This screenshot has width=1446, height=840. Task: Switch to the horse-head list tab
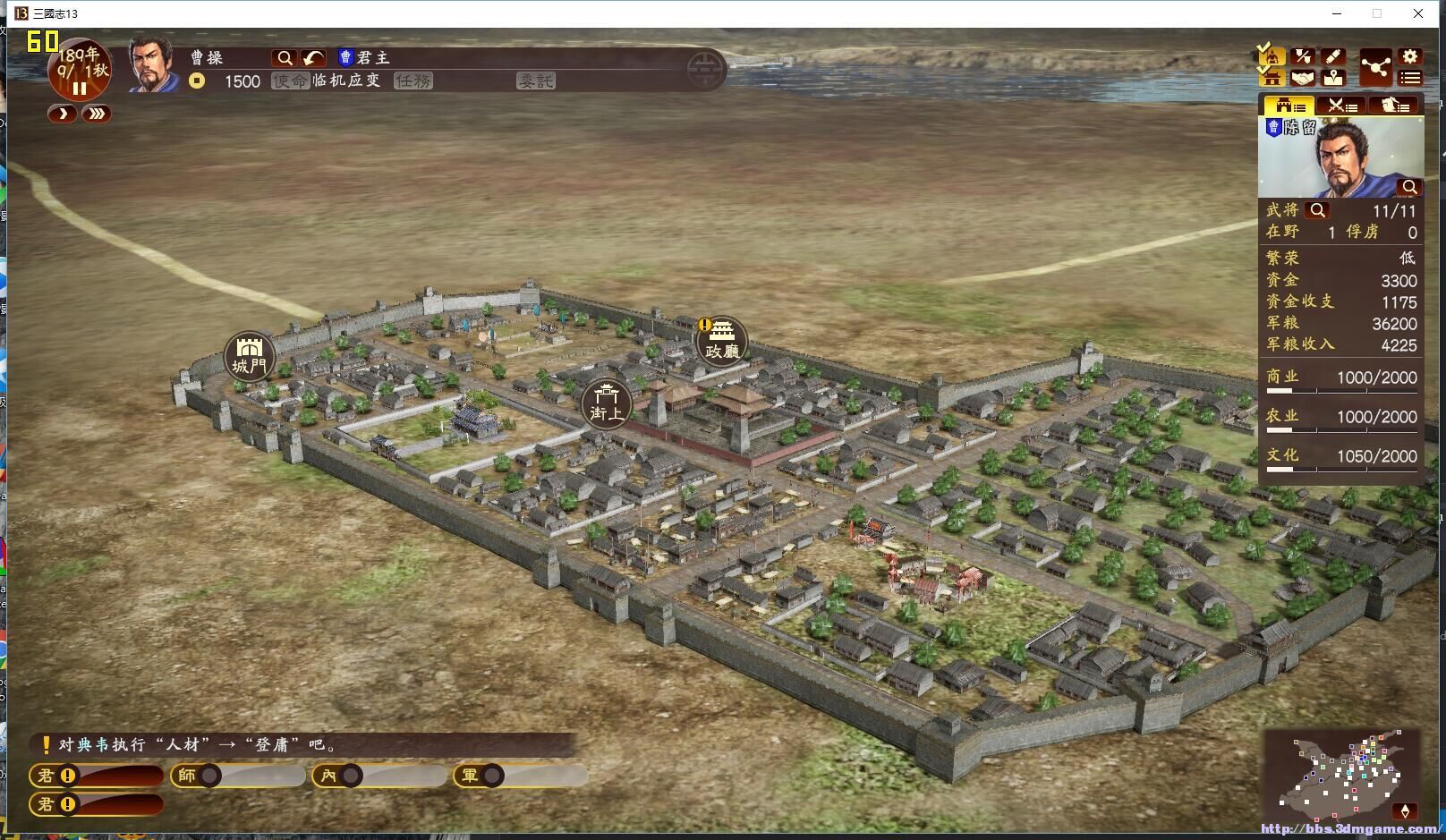(x=1393, y=106)
